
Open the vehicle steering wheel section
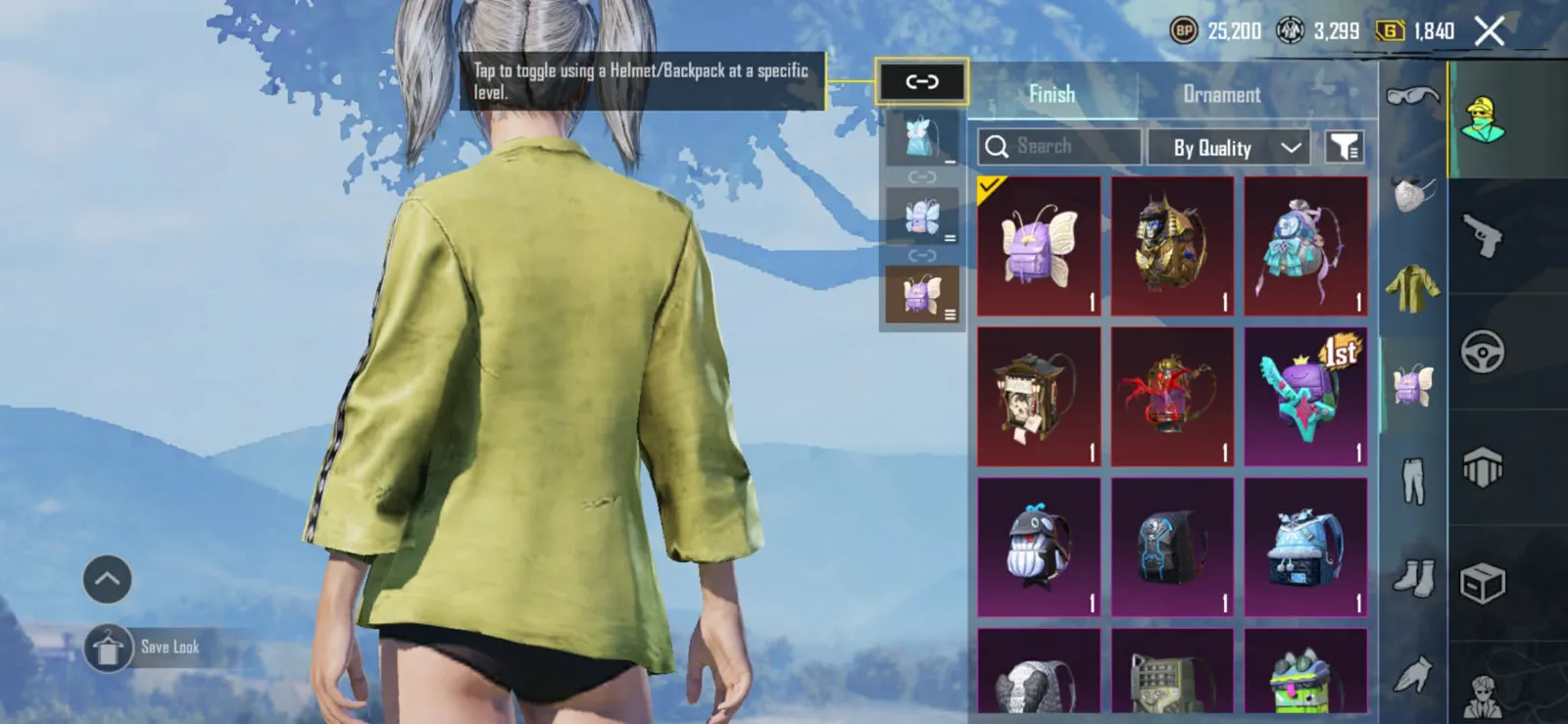(x=1483, y=353)
